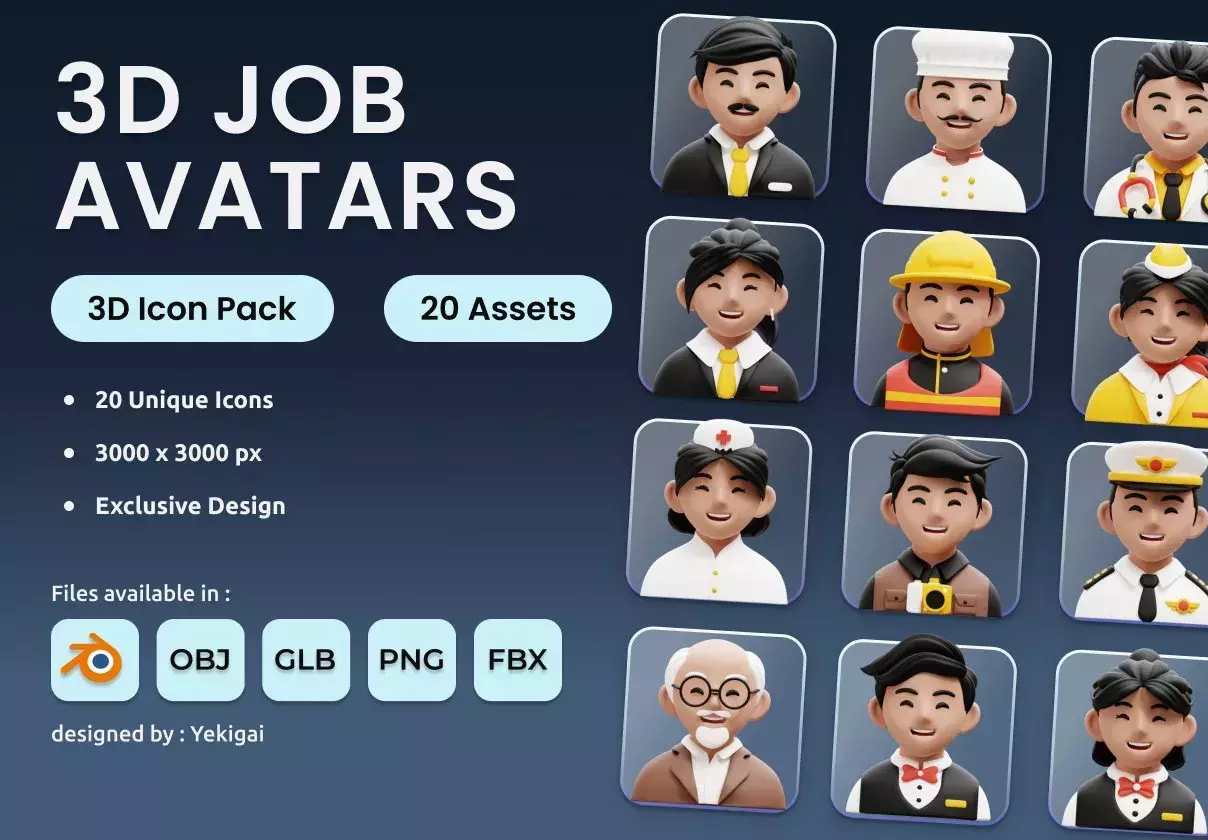
Task: Select the nurse avatar with red cross cap
Action: (x=721, y=510)
